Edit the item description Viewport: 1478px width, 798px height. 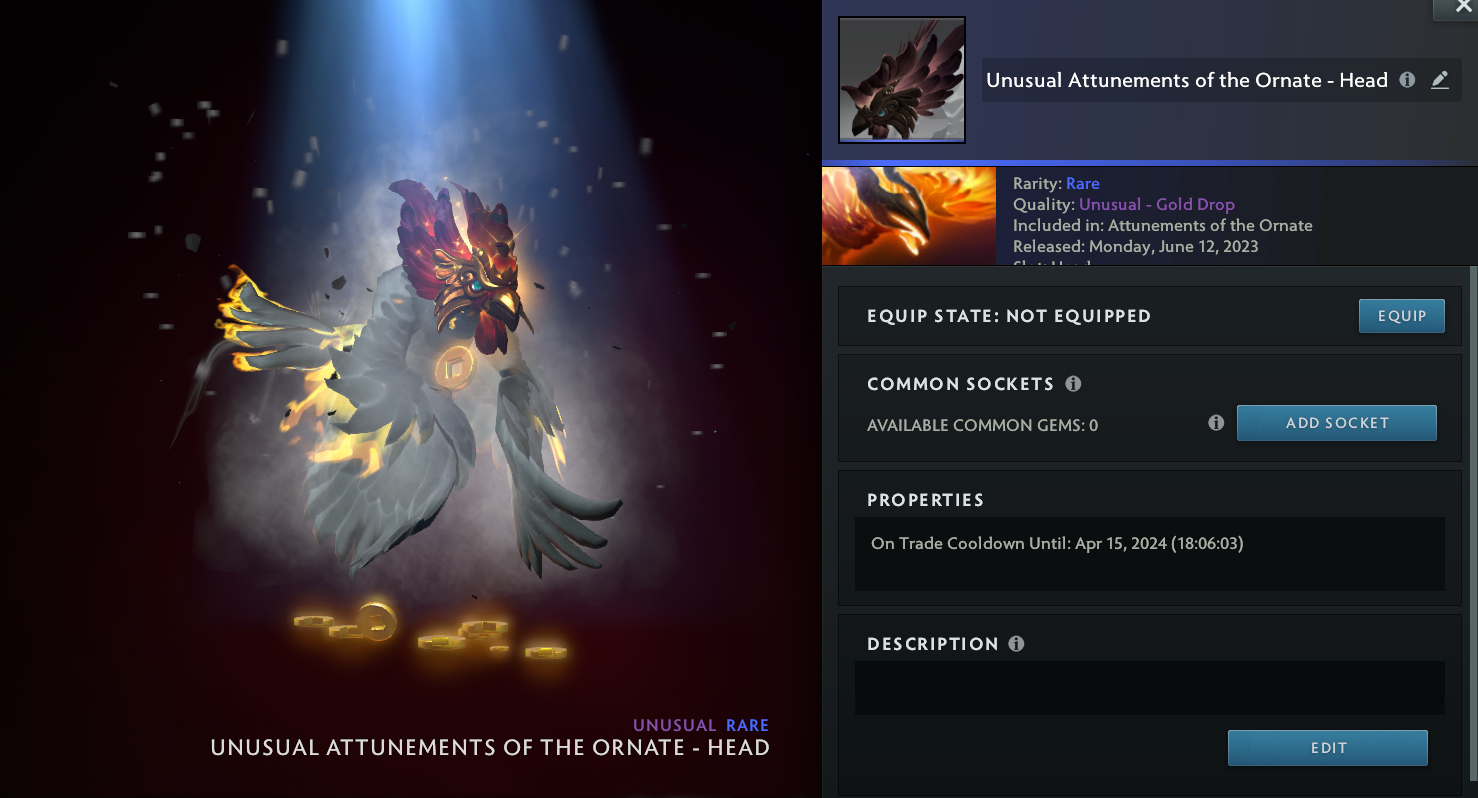[1327, 748]
